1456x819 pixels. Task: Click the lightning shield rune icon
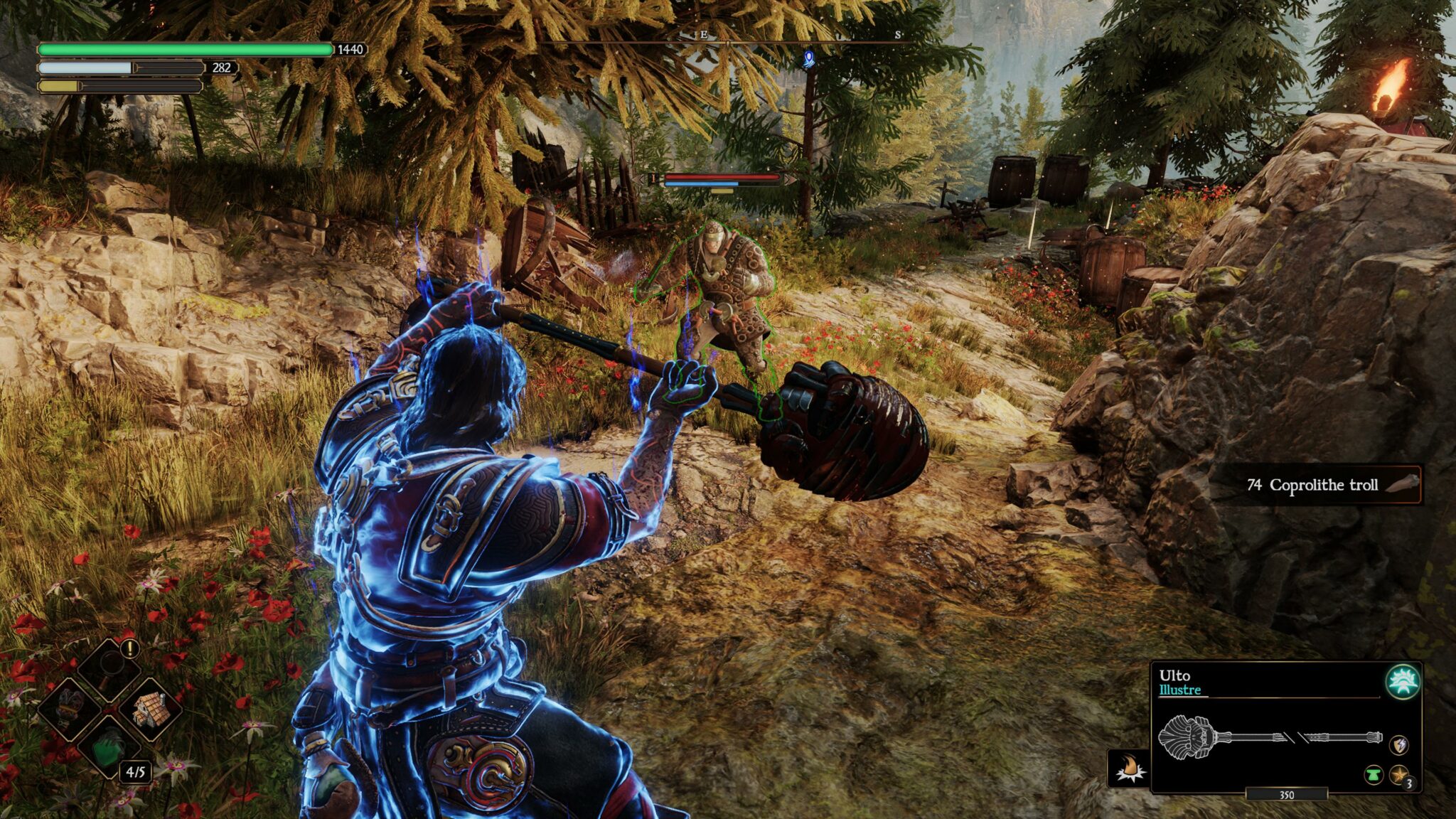click(x=1398, y=745)
